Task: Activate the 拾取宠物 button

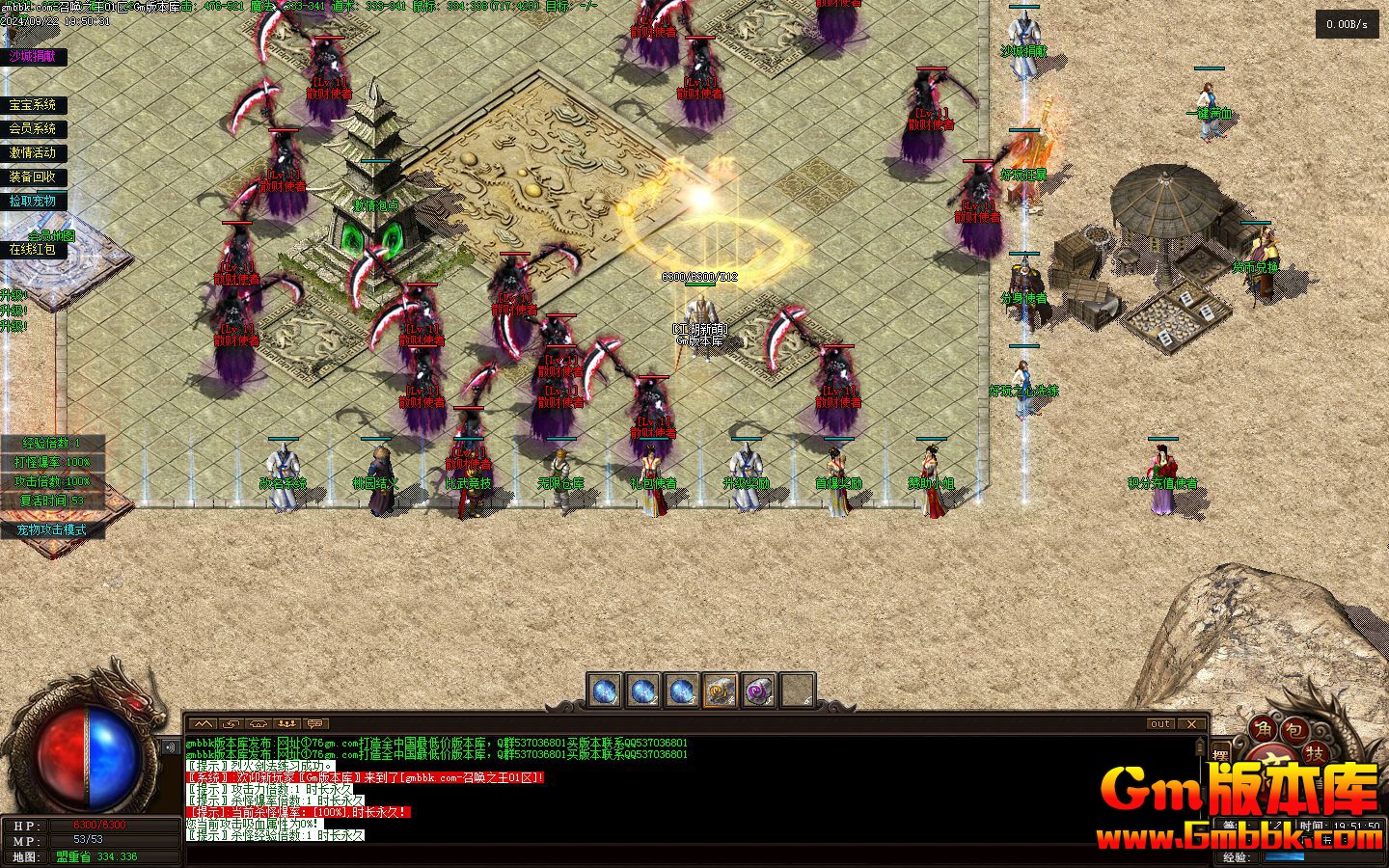Action: (33, 201)
